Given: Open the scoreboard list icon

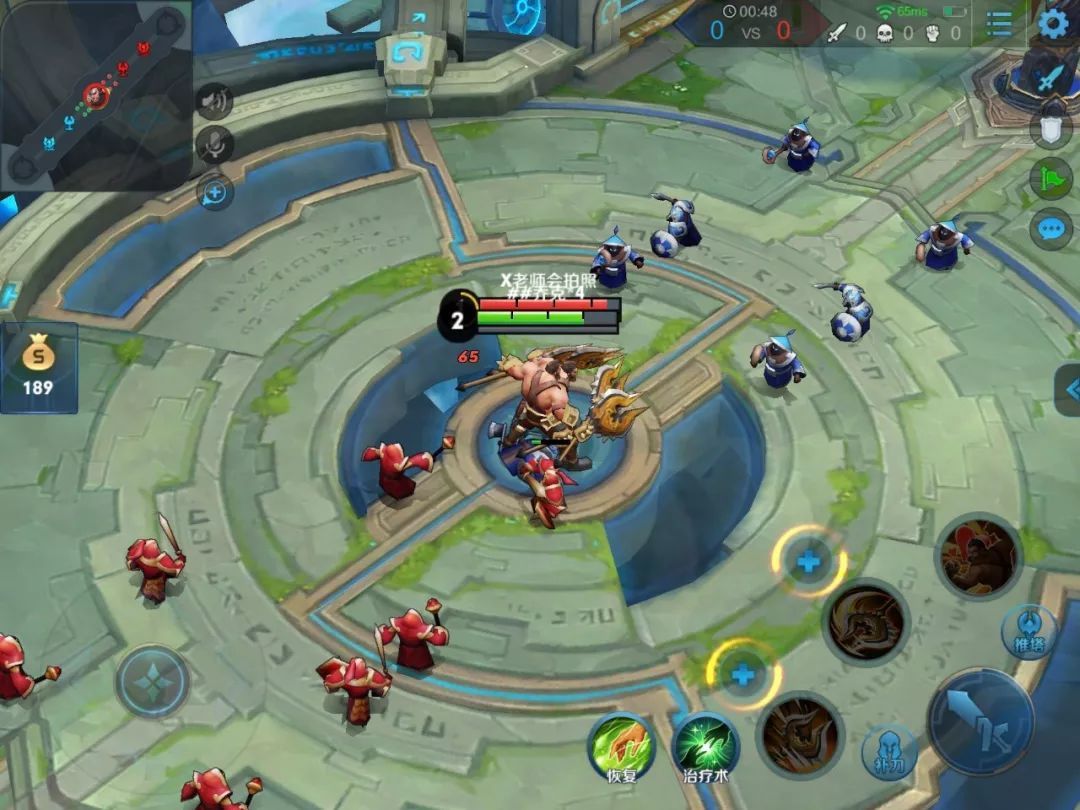Looking at the screenshot, I should coord(999,25).
